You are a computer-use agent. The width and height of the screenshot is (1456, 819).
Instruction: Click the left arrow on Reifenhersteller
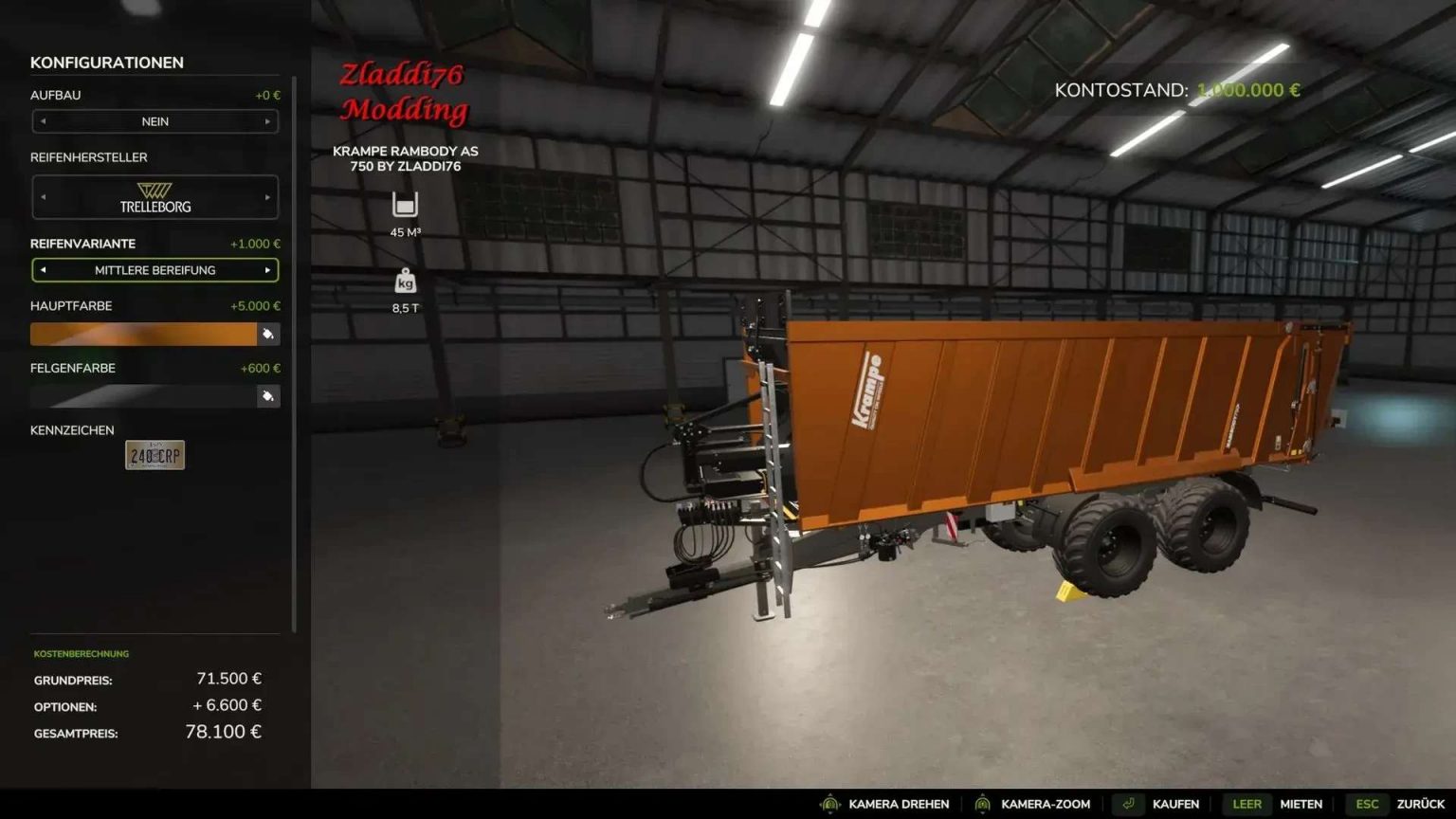point(42,197)
